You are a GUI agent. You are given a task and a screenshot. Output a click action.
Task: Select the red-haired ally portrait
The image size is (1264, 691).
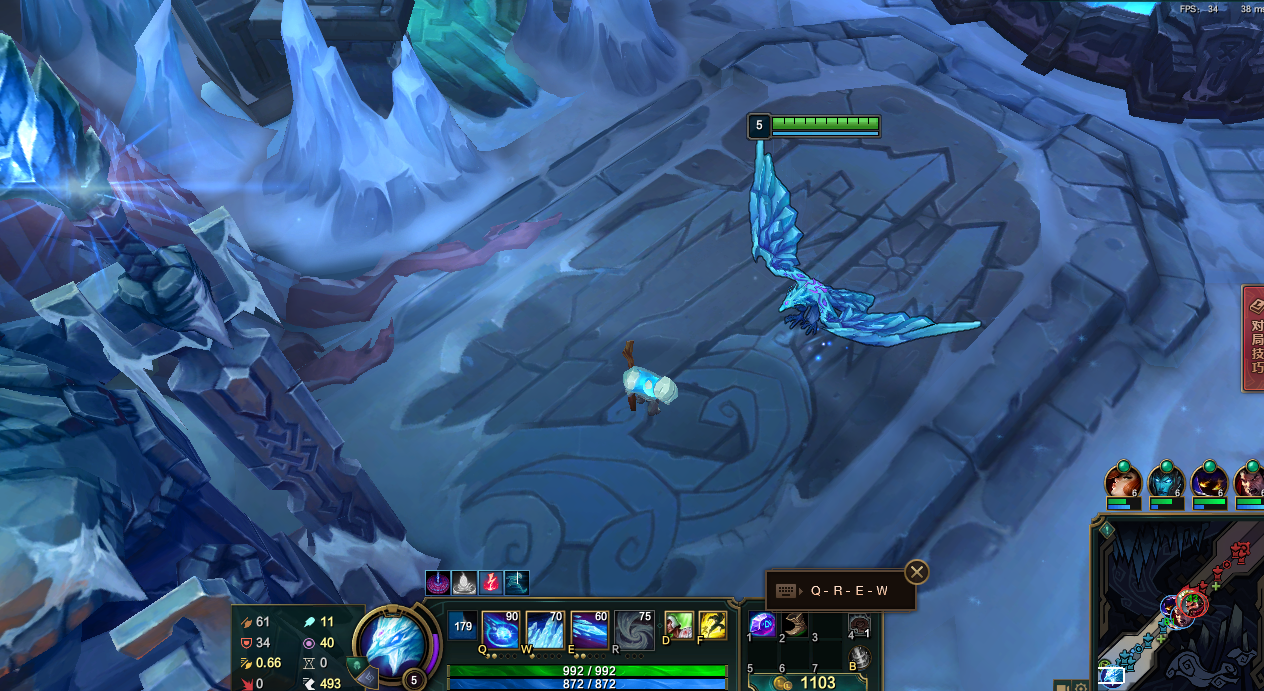click(x=1123, y=481)
